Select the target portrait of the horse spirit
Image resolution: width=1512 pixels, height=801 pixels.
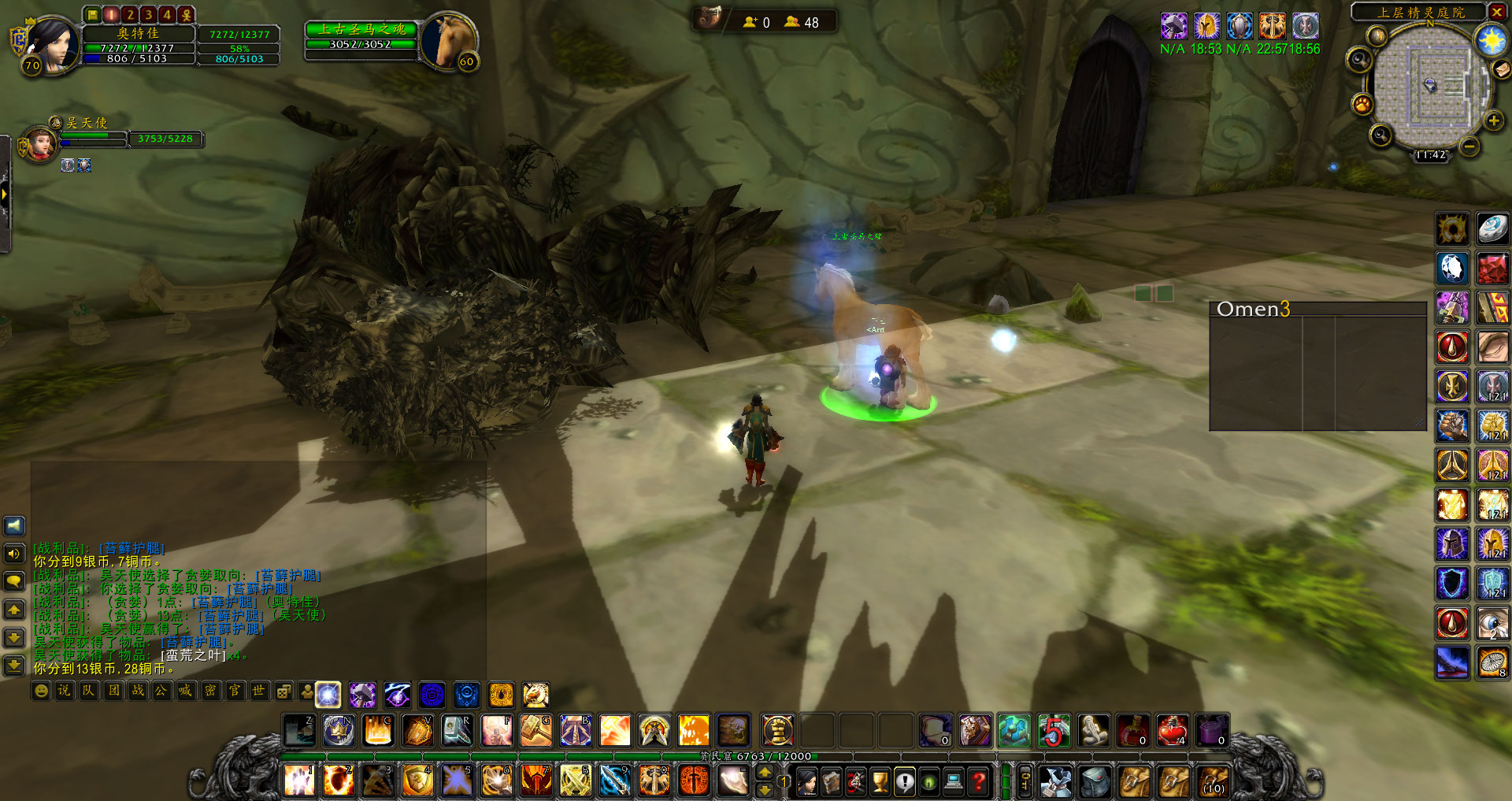click(447, 41)
